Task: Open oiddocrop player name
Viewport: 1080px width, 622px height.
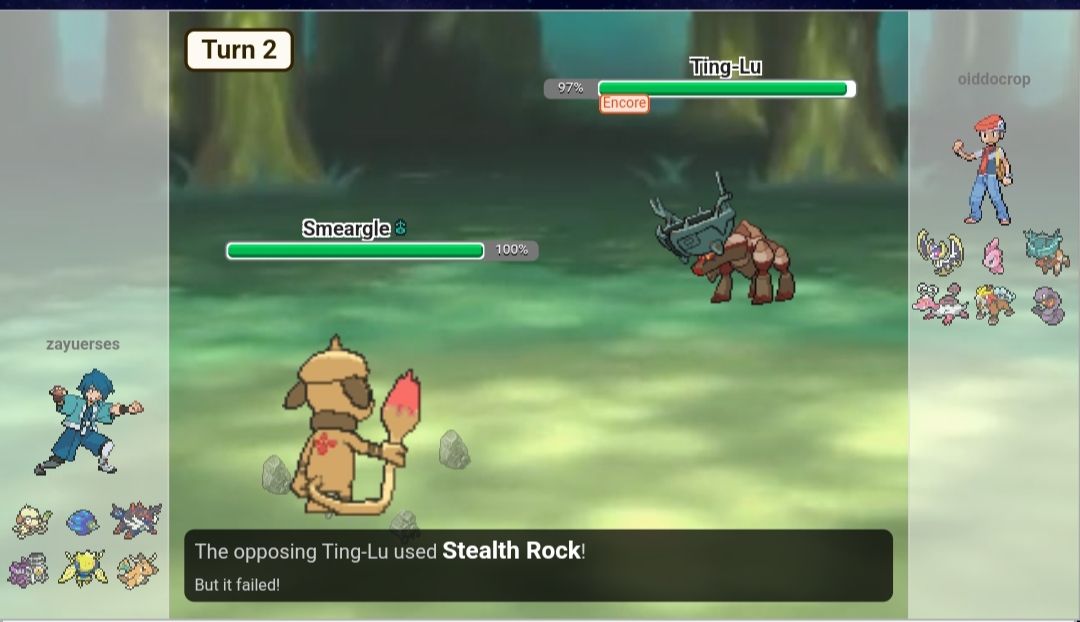Action: pyautogui.click(x=993, y=79)
